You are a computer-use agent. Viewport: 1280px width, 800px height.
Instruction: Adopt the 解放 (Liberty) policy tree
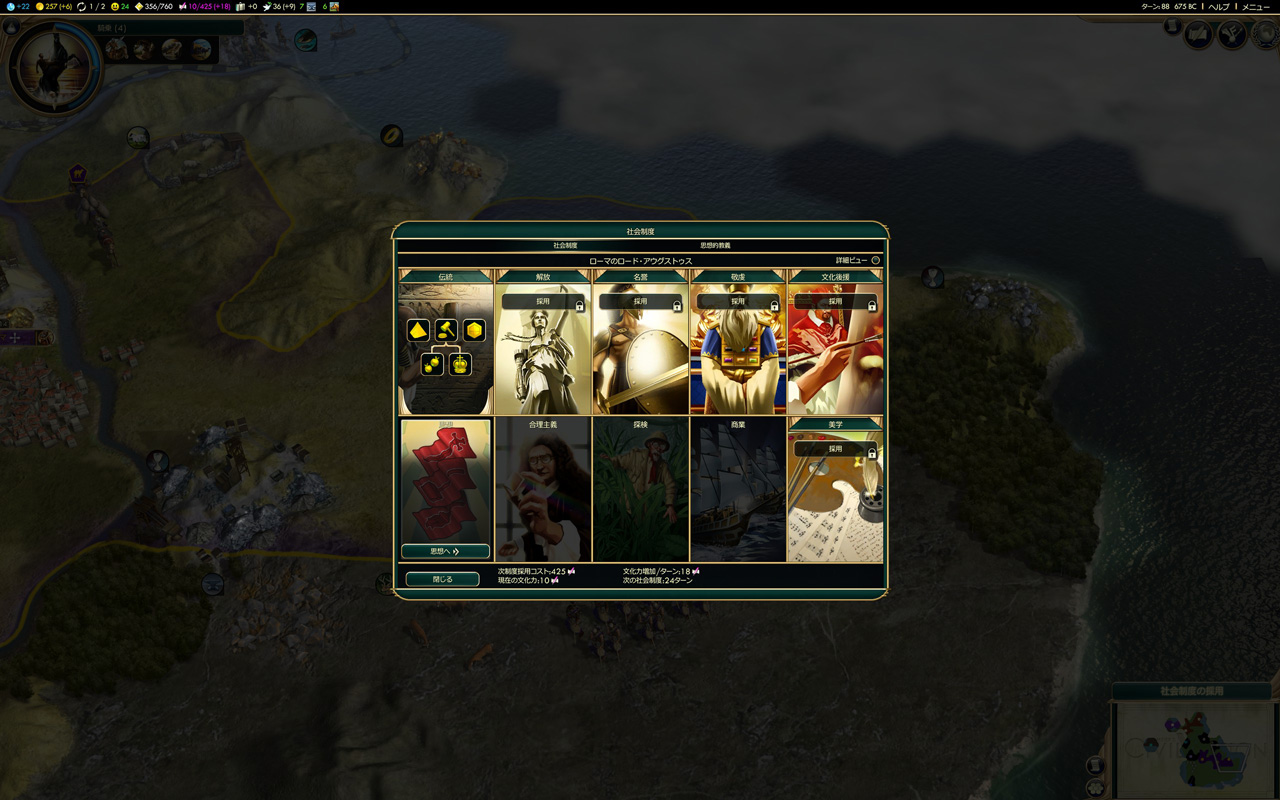point(543,301)
